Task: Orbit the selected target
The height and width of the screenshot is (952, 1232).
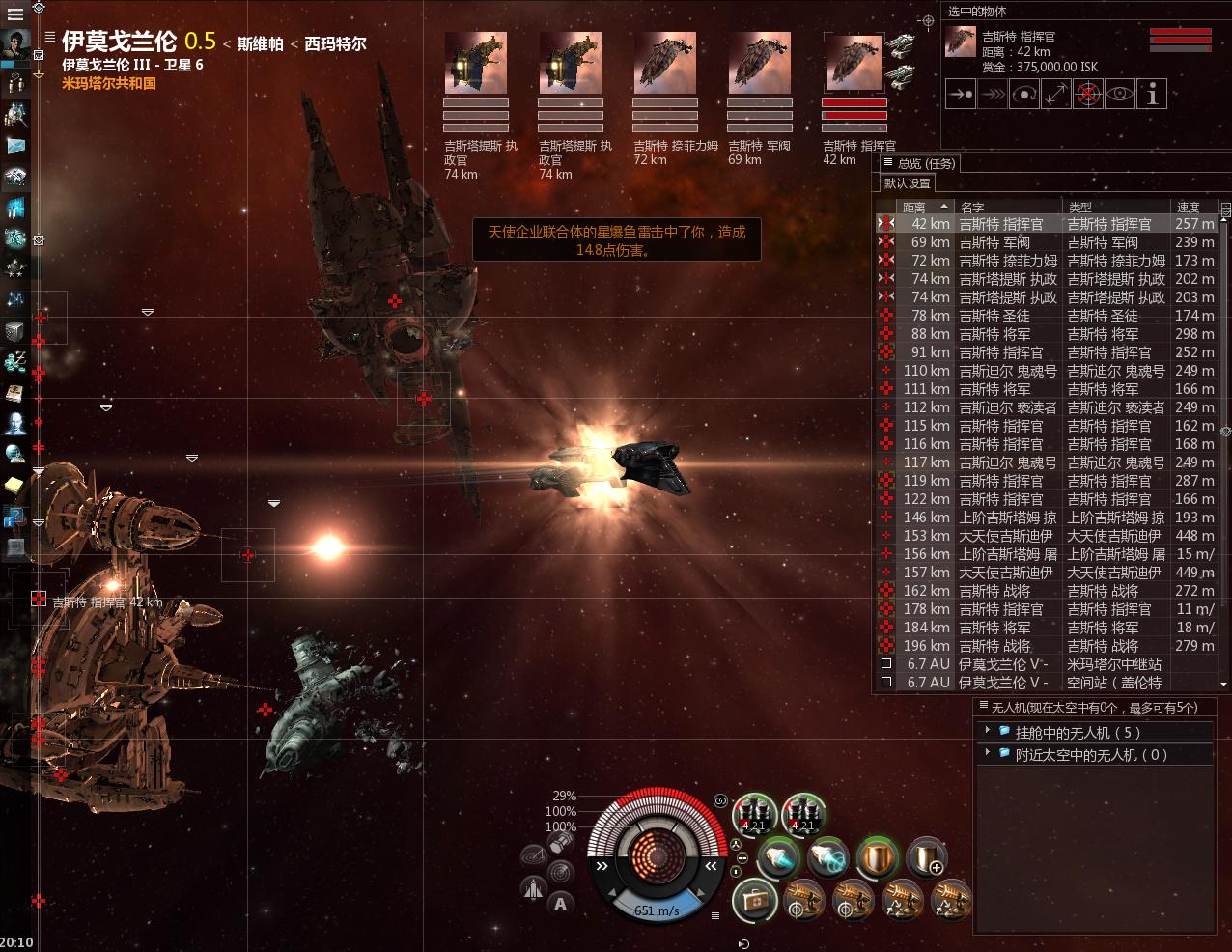Action: click(x=1023, y=94)
